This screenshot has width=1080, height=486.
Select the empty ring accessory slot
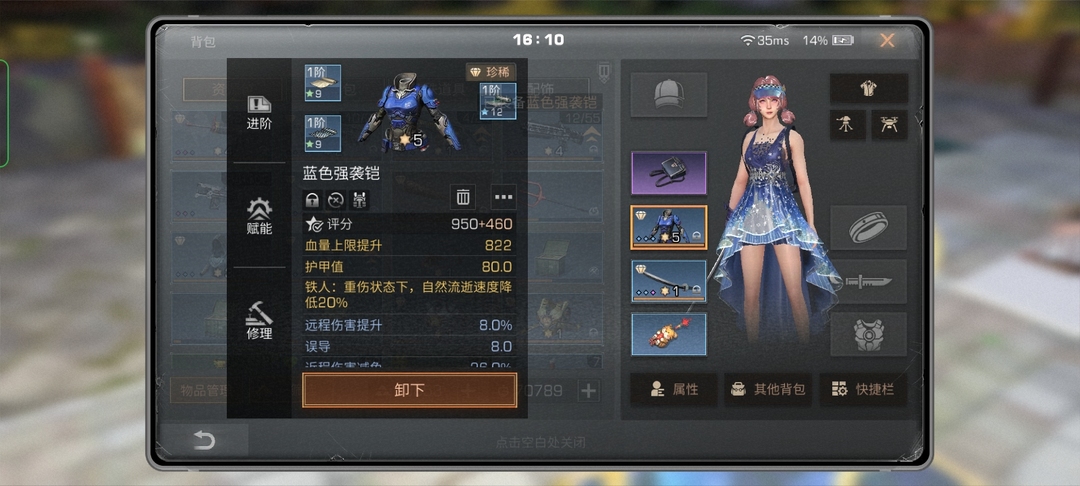[868, 227]
